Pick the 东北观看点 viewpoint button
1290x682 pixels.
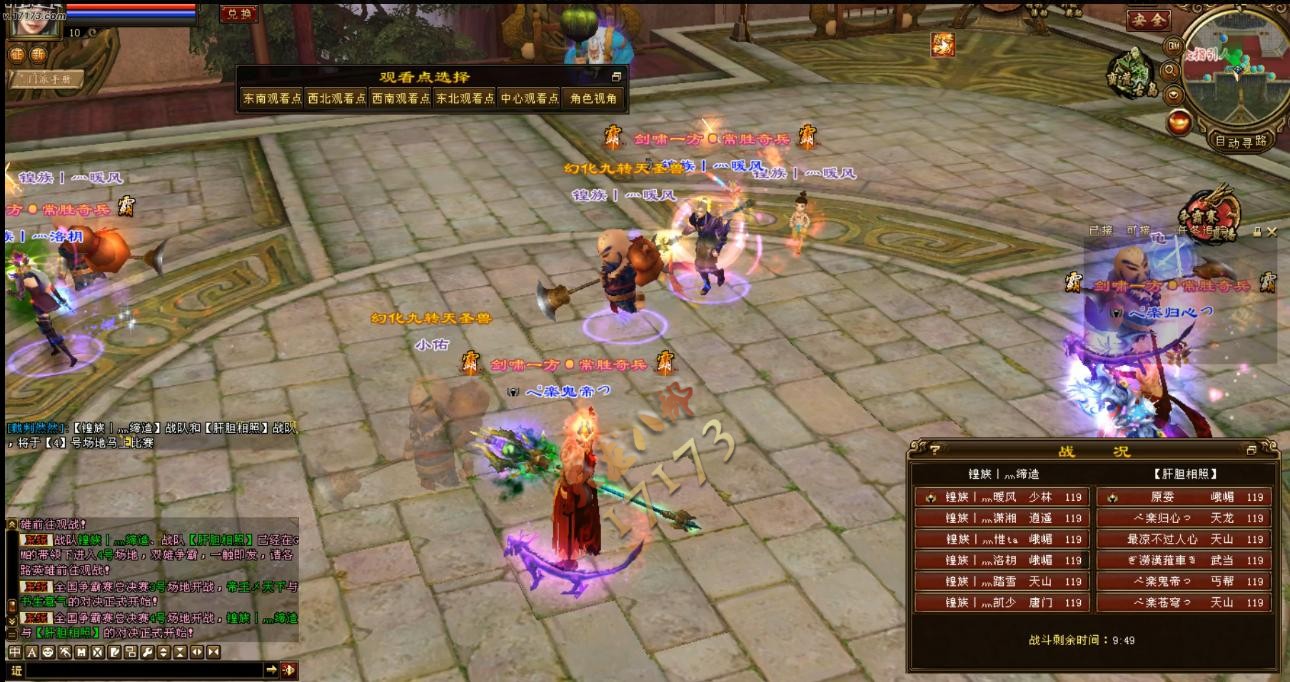pyautogui.click(x=464, y=98)
